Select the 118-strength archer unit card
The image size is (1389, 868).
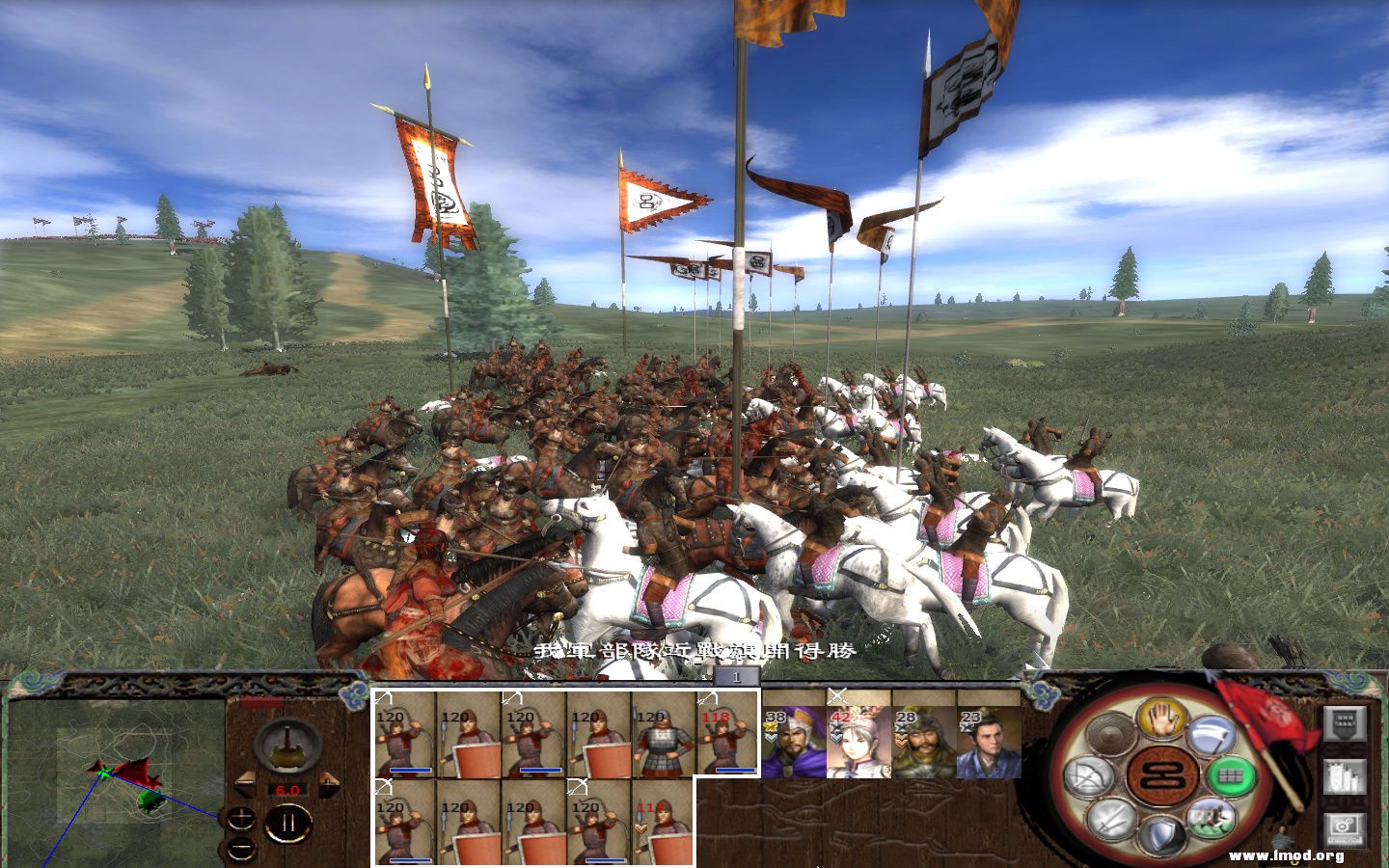point(728,738)
